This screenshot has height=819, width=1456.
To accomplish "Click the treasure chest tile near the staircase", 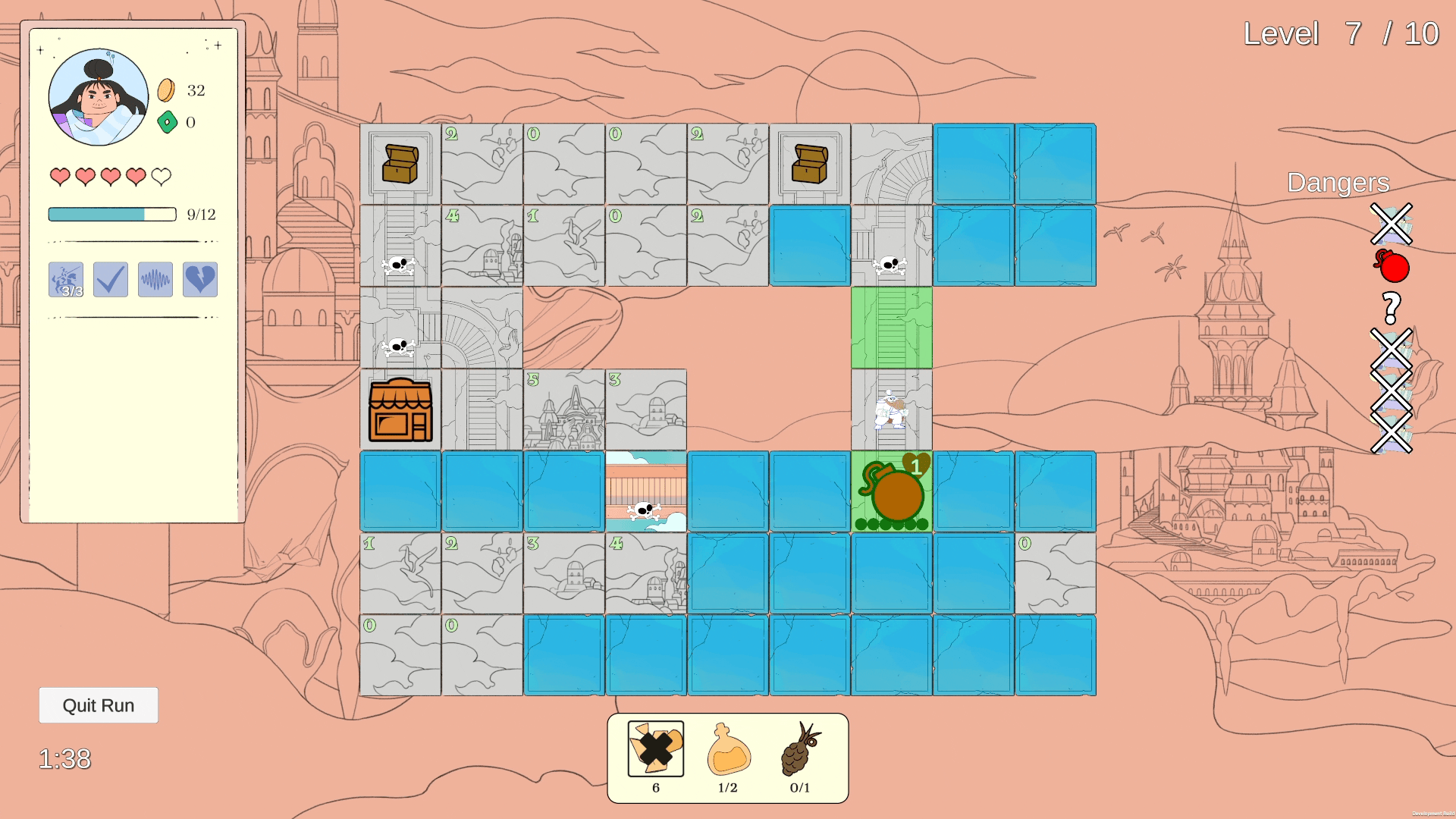I will click(x=809, y=162).
